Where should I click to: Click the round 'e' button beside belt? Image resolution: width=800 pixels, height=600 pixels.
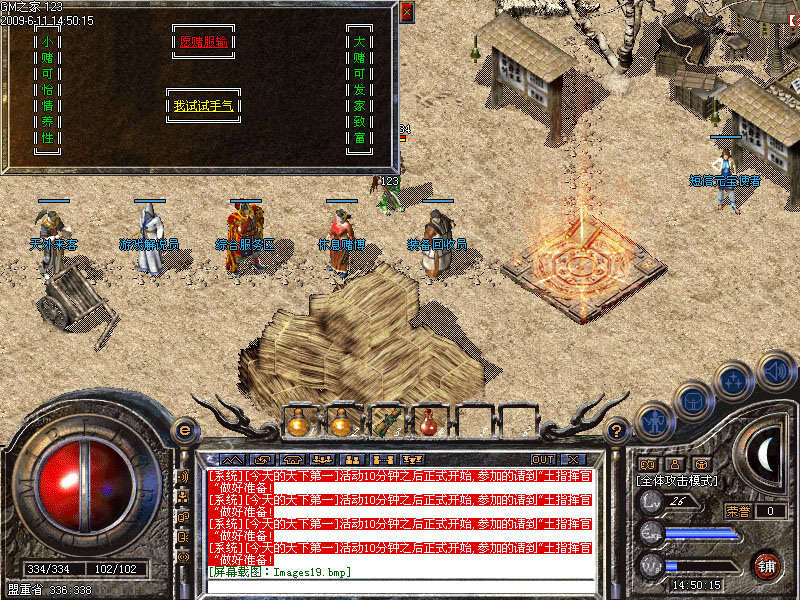click(x=183, y=430)
